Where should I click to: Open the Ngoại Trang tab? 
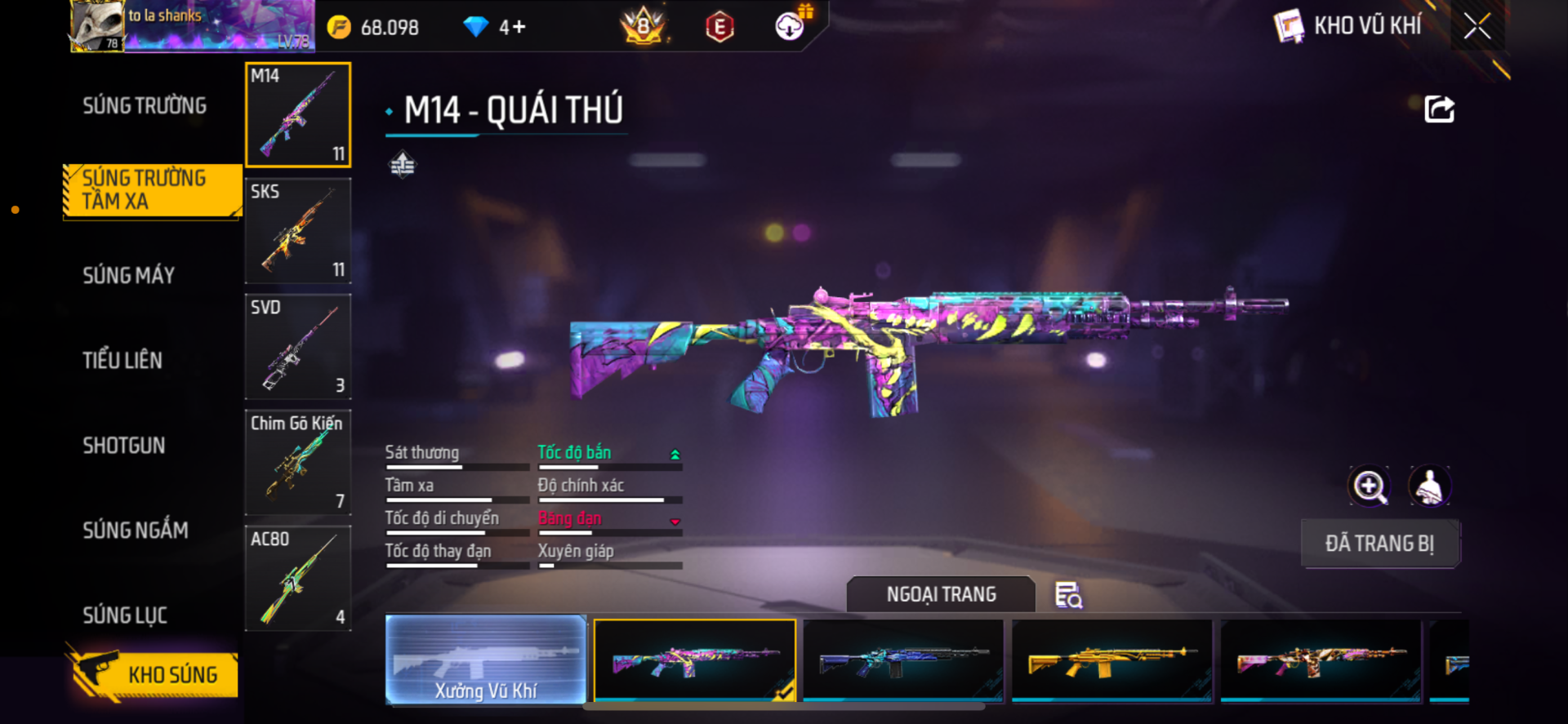coord(941,594)
